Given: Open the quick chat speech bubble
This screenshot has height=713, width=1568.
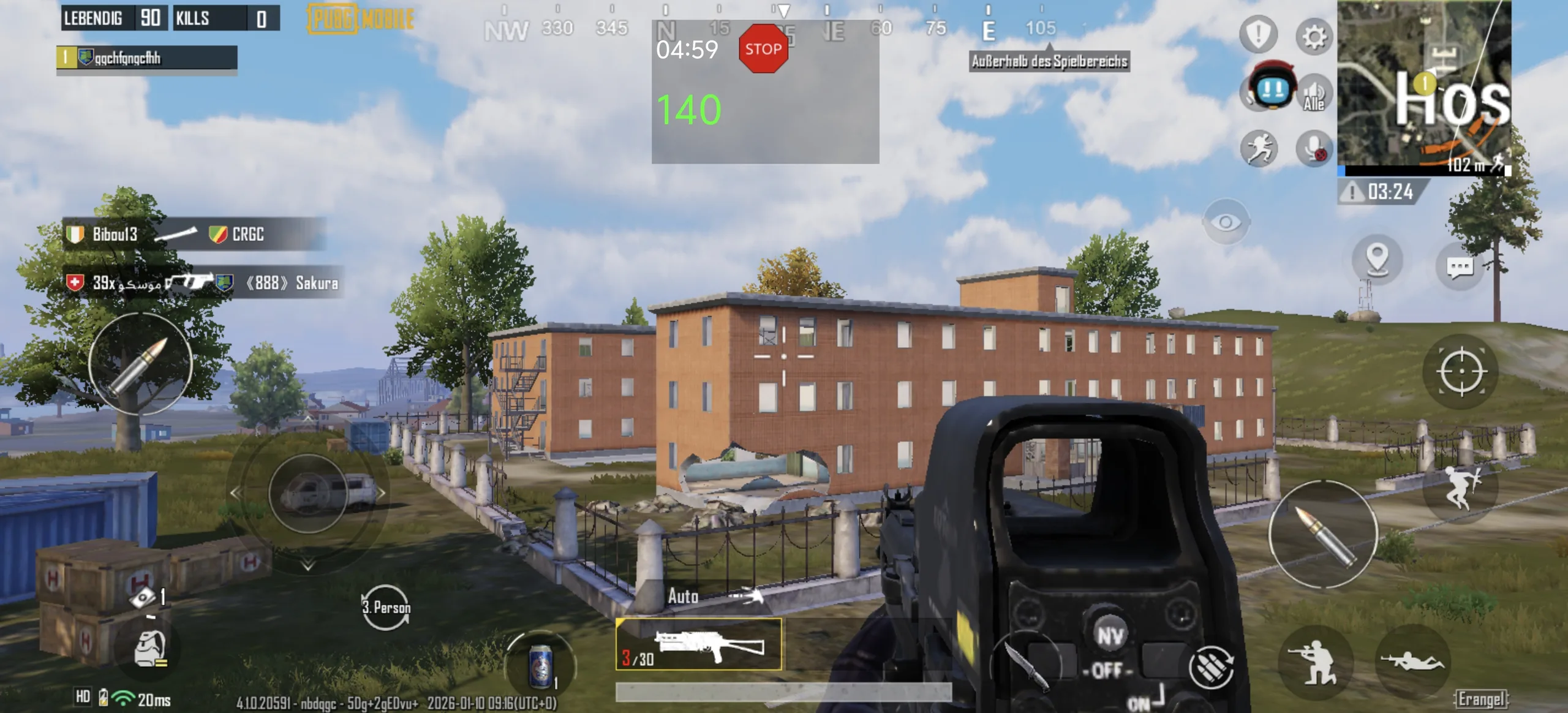Looking at the screenshot, I should pos(1460,267).
